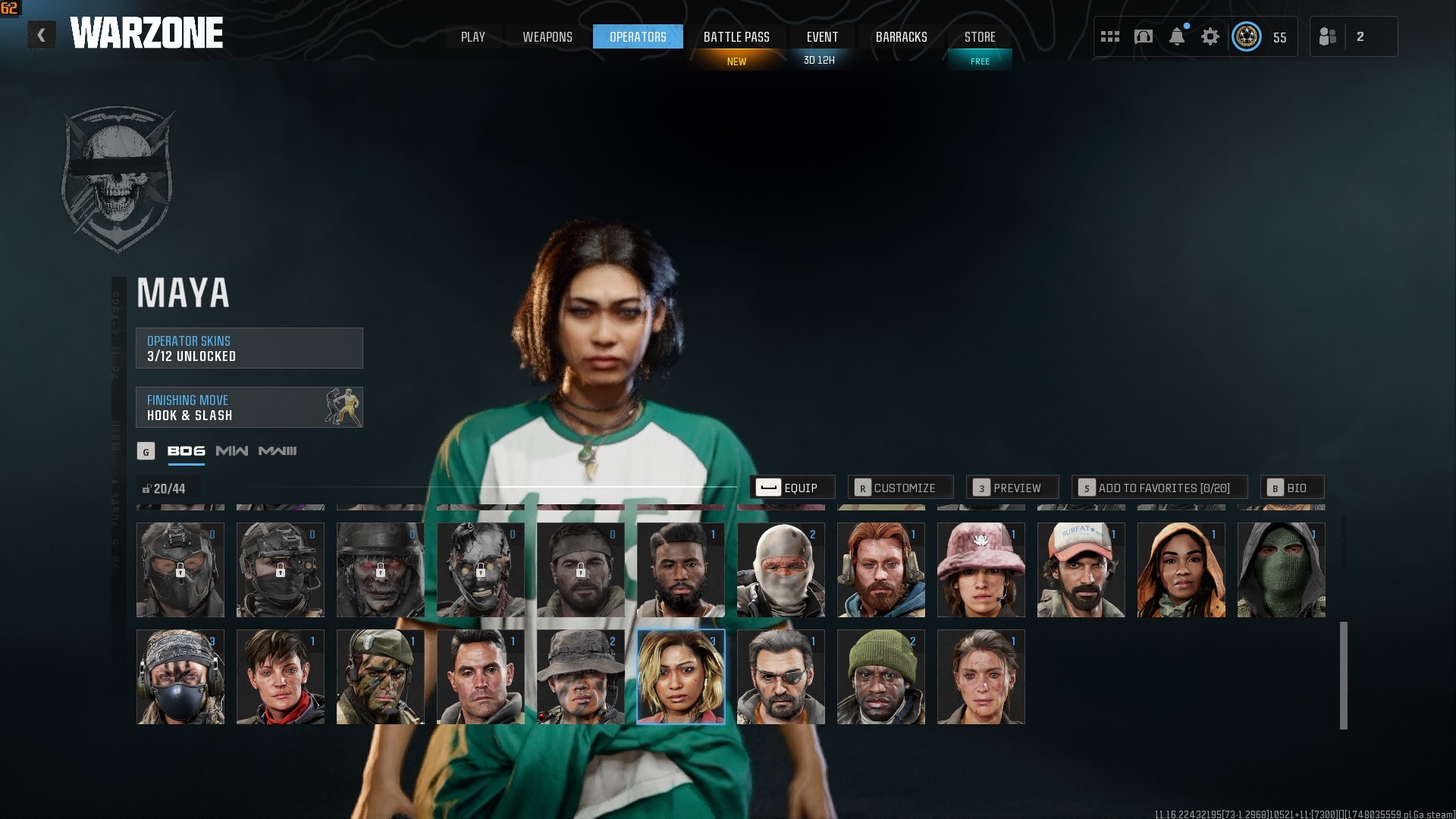Select the Event tab
The height and width of the screenshot is (819, 1456).
point(822,36)
